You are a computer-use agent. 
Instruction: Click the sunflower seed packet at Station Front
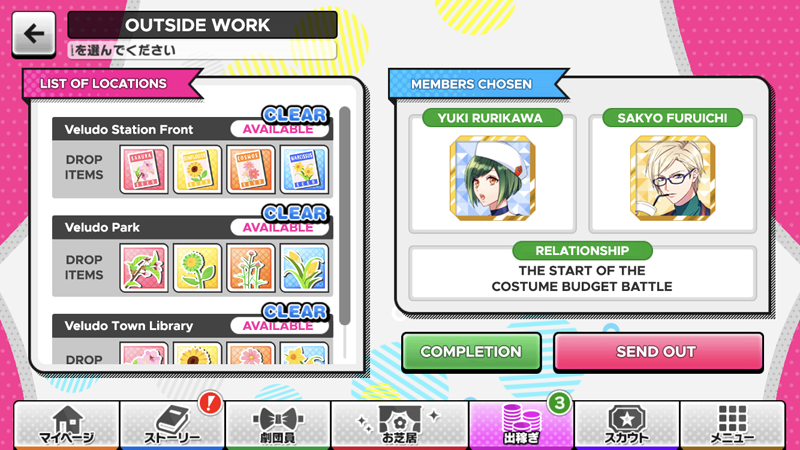click(197, 170)
